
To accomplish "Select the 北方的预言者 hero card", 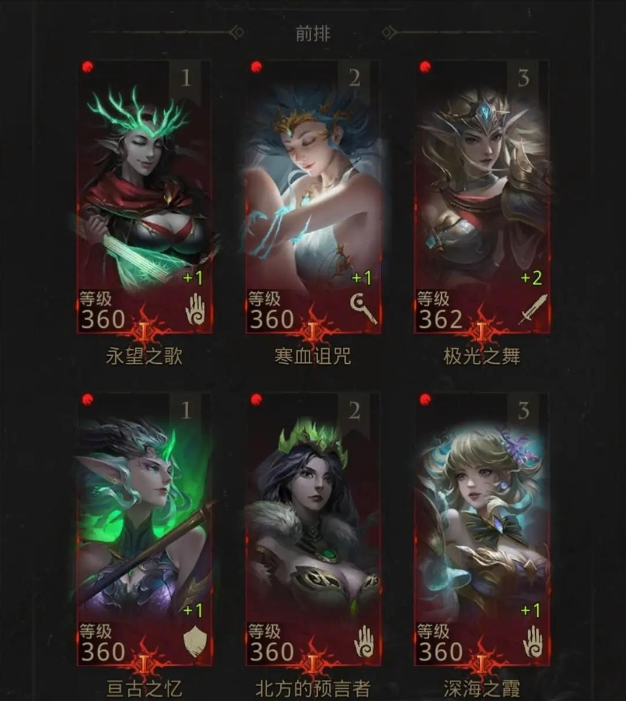I will 313,530.
